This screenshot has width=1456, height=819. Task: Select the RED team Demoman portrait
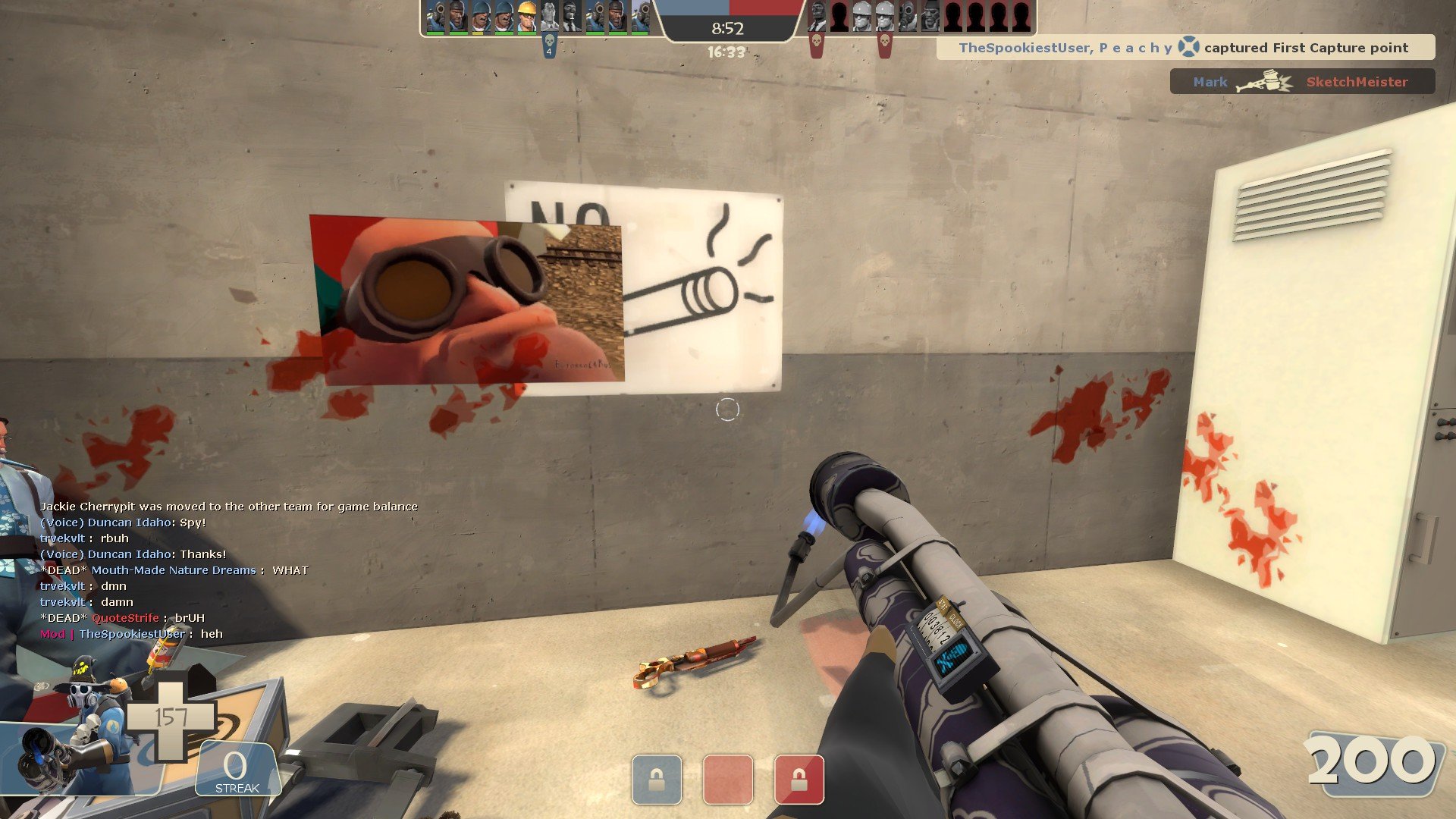pyautogui.click(x=930, y=17)
